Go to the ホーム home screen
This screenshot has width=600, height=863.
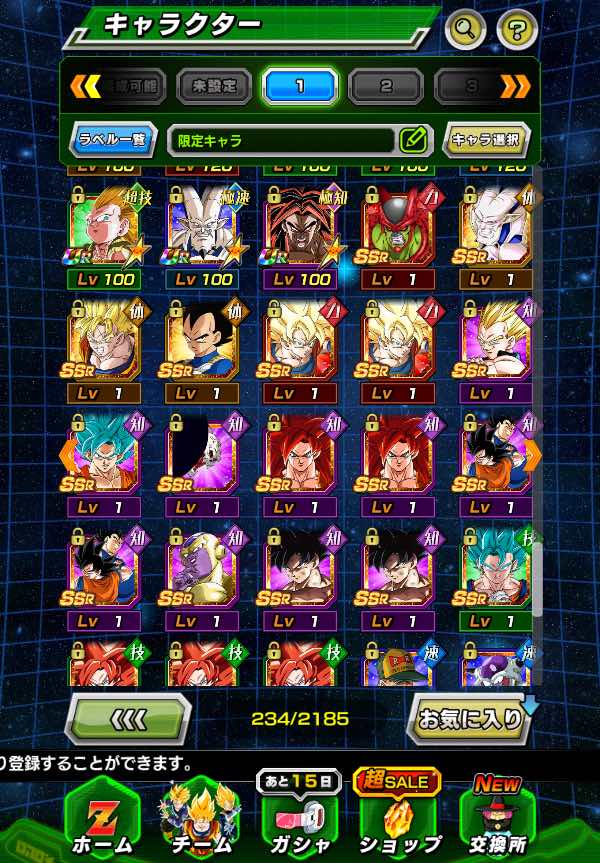[102, 816]
